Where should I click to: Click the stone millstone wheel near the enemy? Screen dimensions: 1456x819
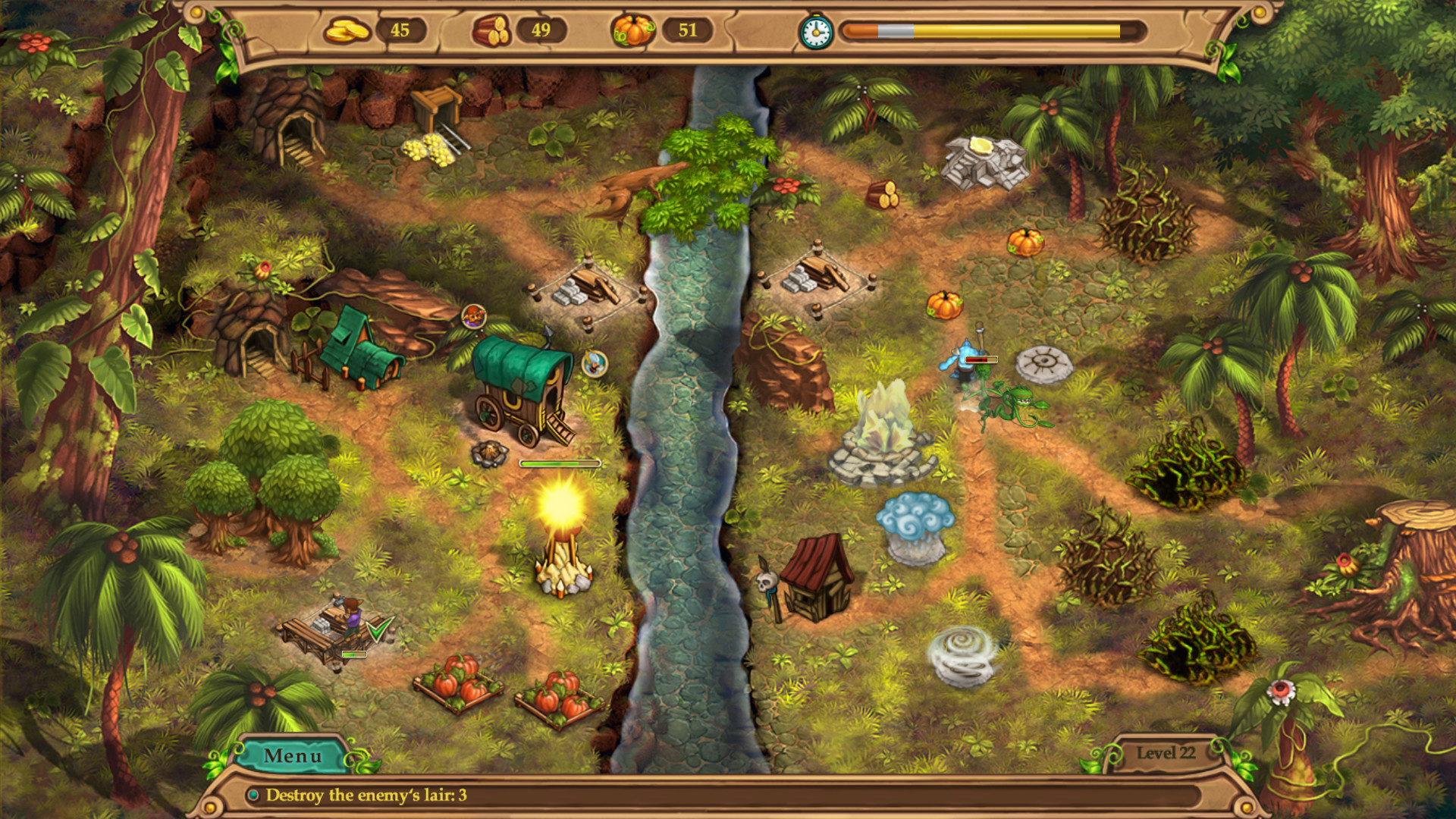(x=1045, y=362)
